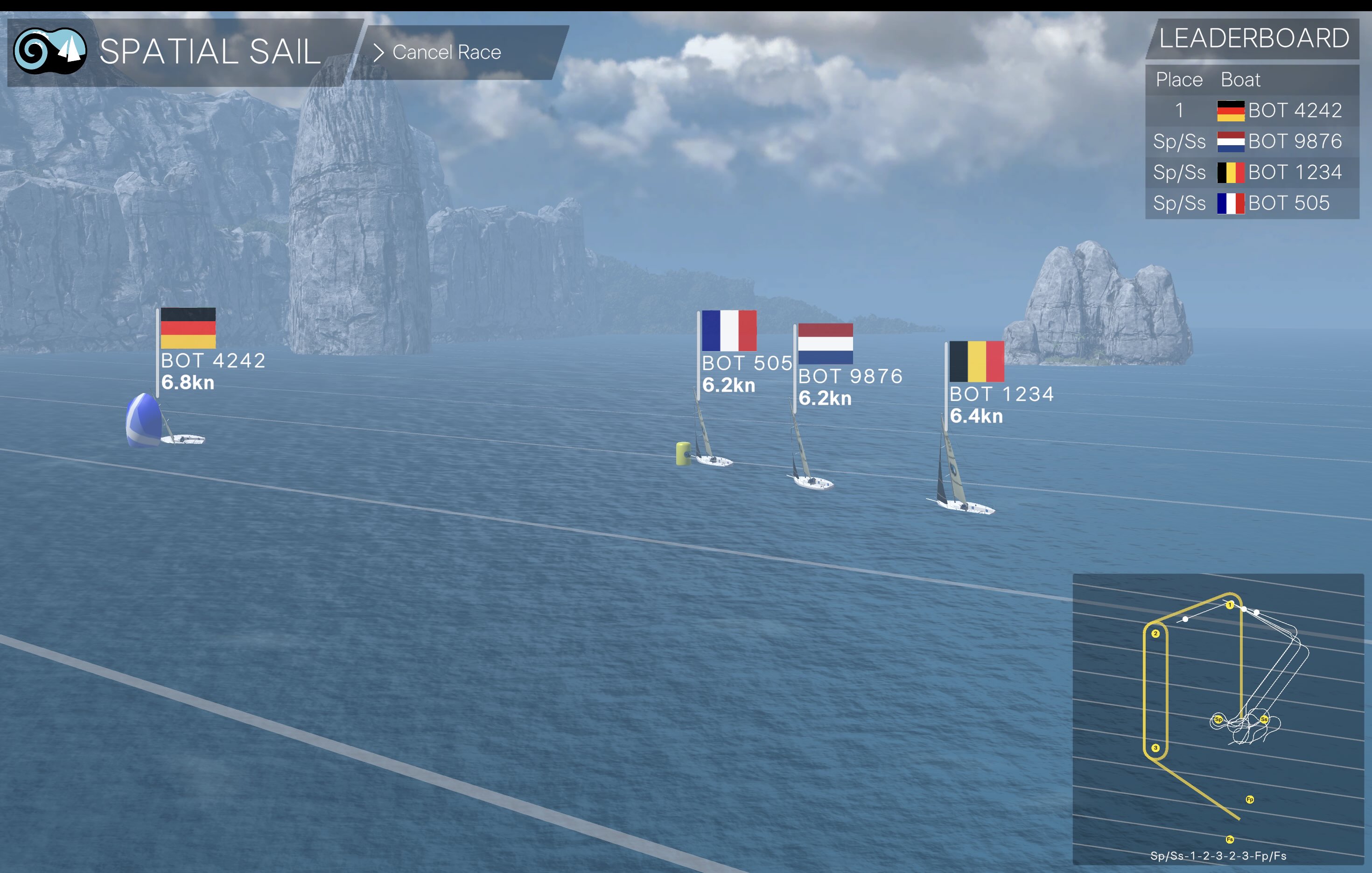Click the BOT 4242 German flag marker
1372x873 pixels.
[188, 328]
